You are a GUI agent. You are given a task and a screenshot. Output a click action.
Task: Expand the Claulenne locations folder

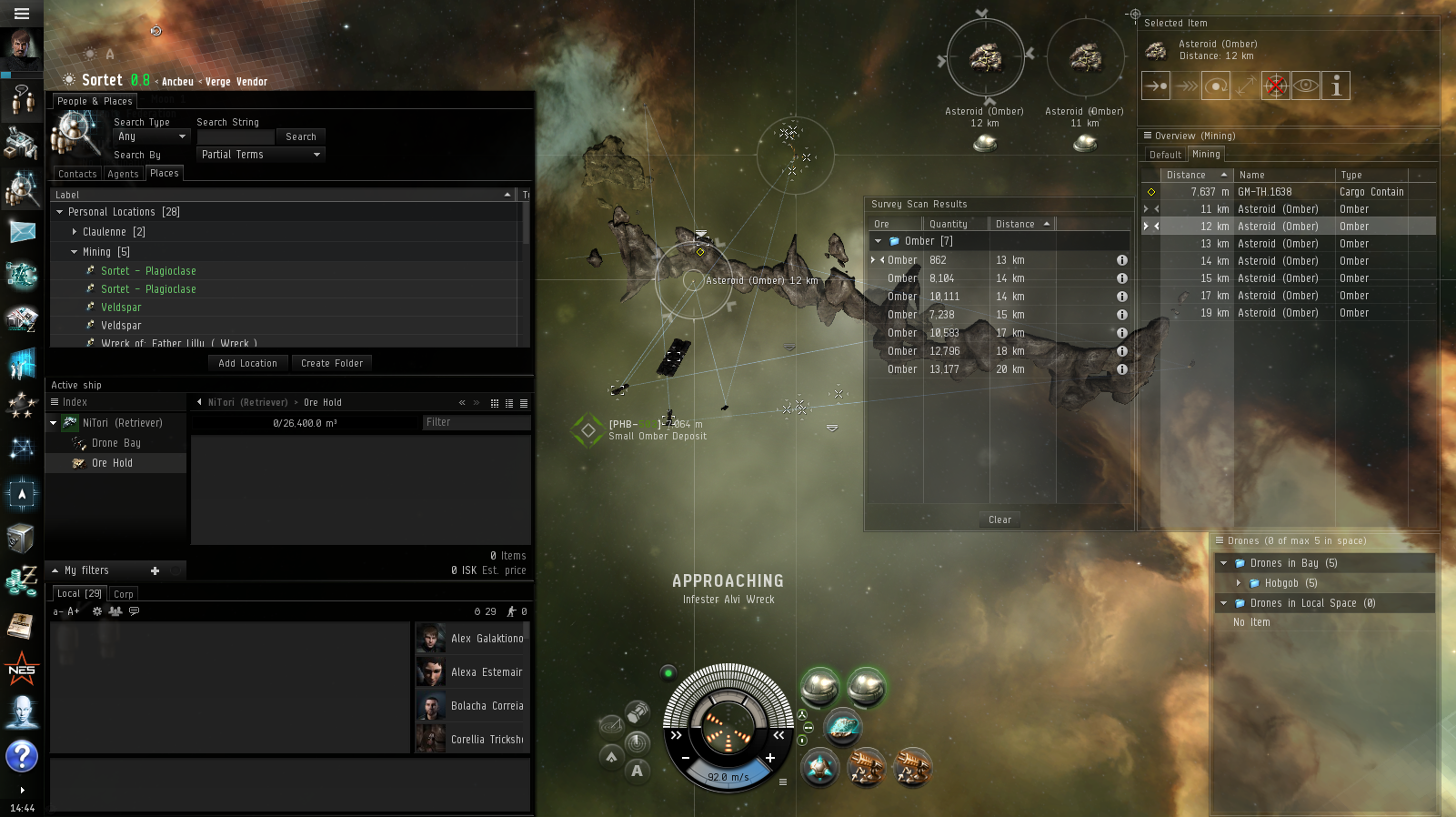pyautogui.click(x=75, y=232)
